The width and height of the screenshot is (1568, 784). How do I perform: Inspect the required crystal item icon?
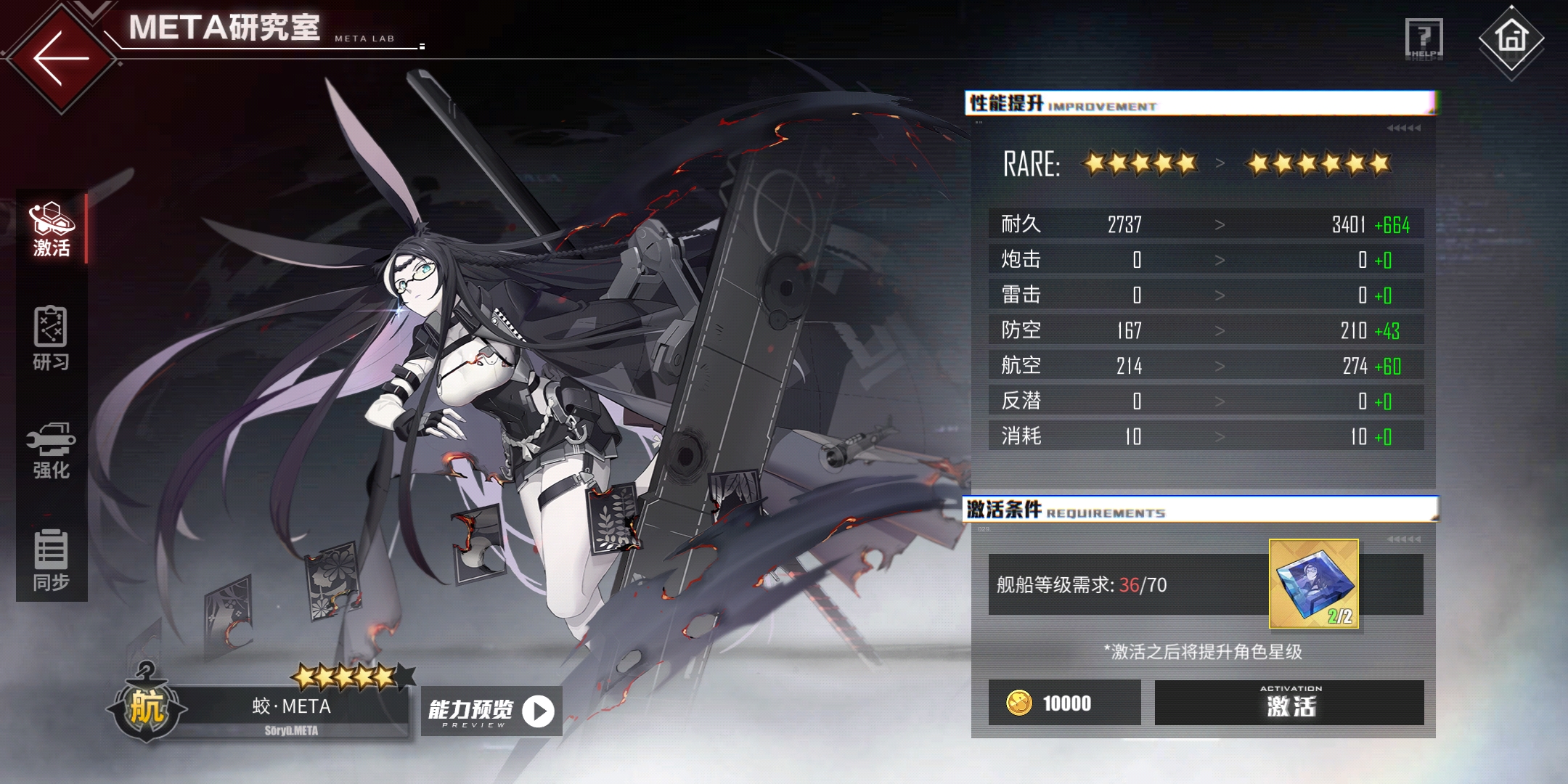coord(1313,584)
